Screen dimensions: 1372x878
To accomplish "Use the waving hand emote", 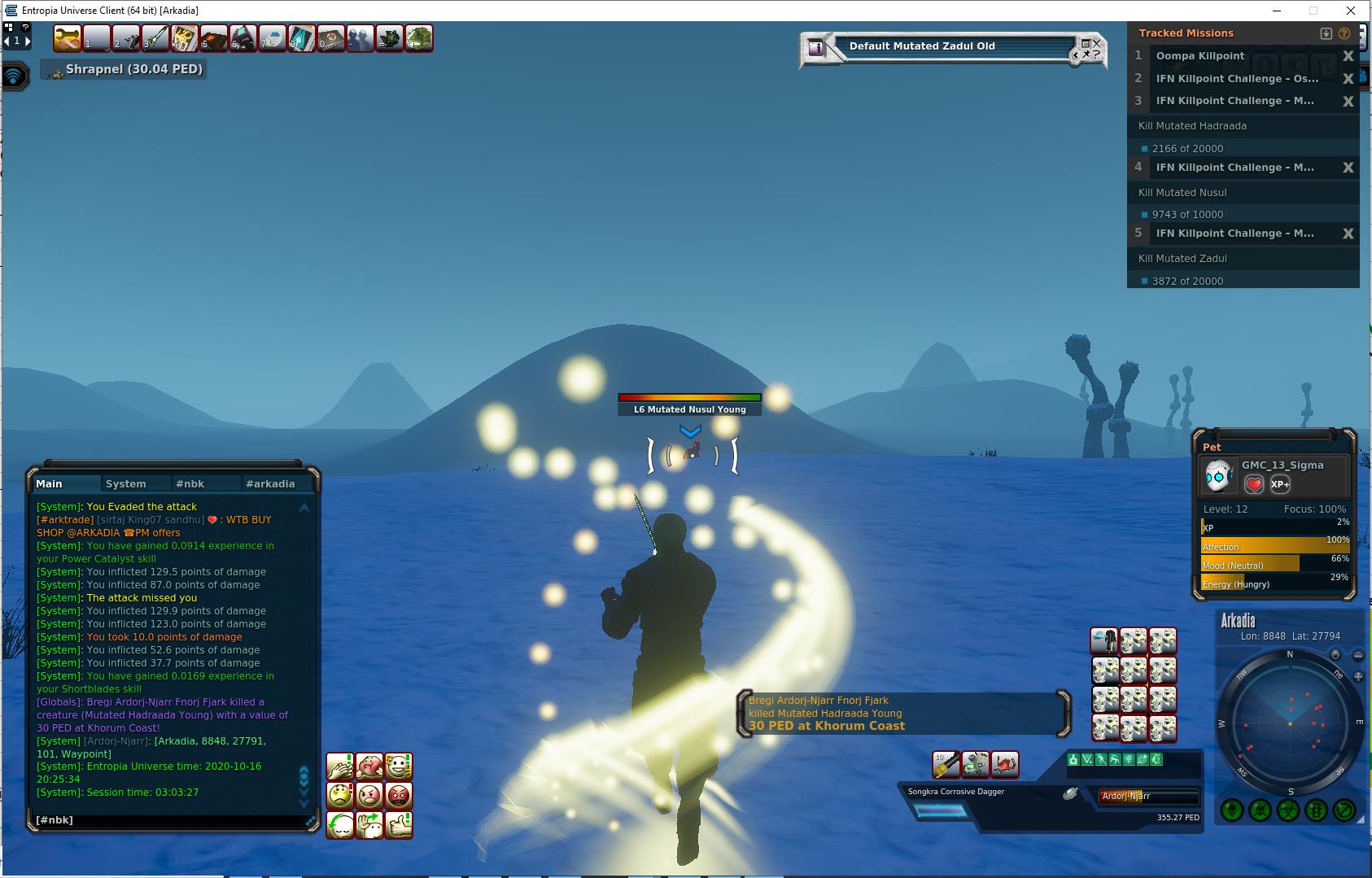I will click(369, 824).
